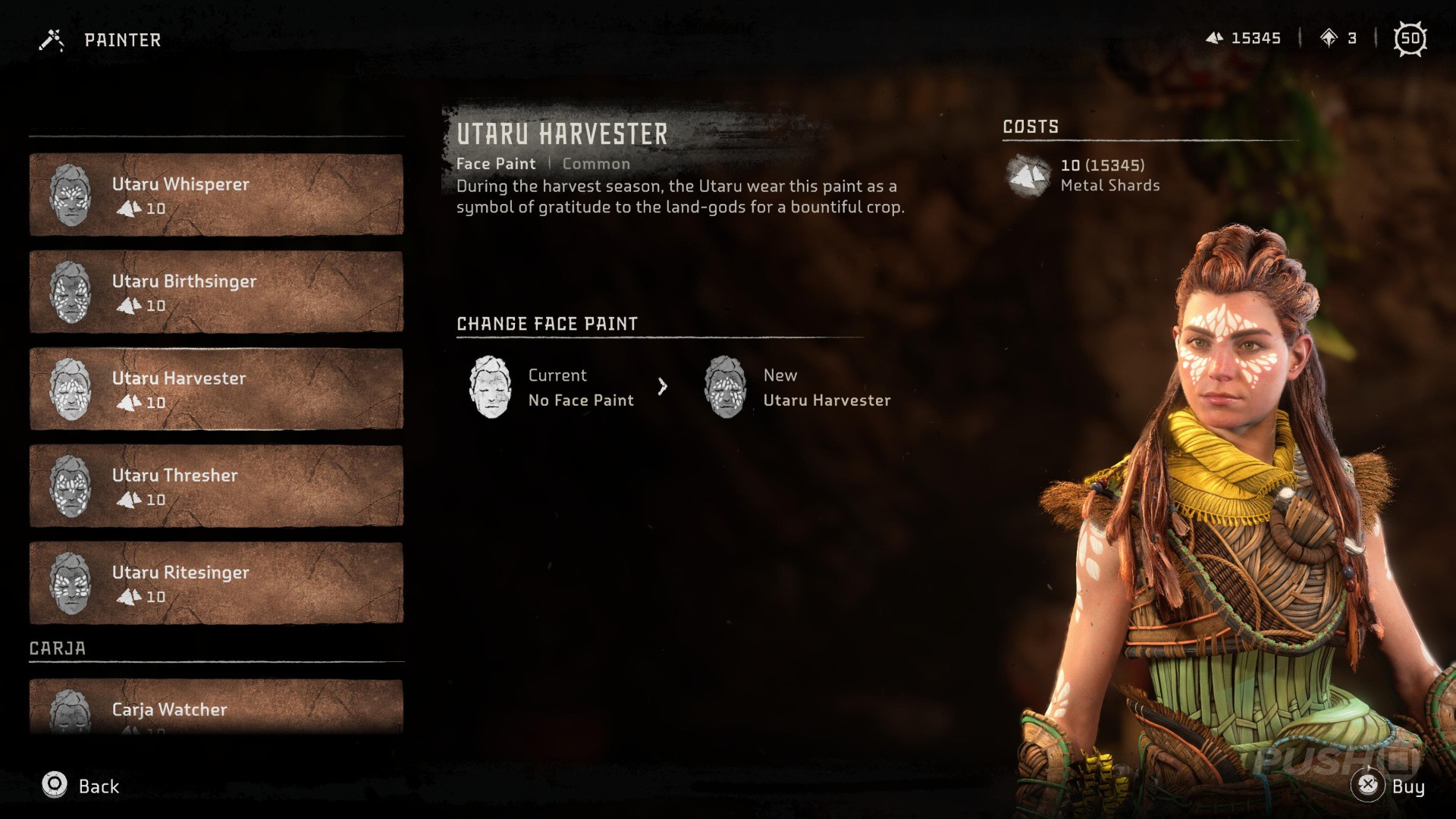Screen dimensions: 1456x819
Task: Expand the Carja face paint section
Action: coord(58,648)
